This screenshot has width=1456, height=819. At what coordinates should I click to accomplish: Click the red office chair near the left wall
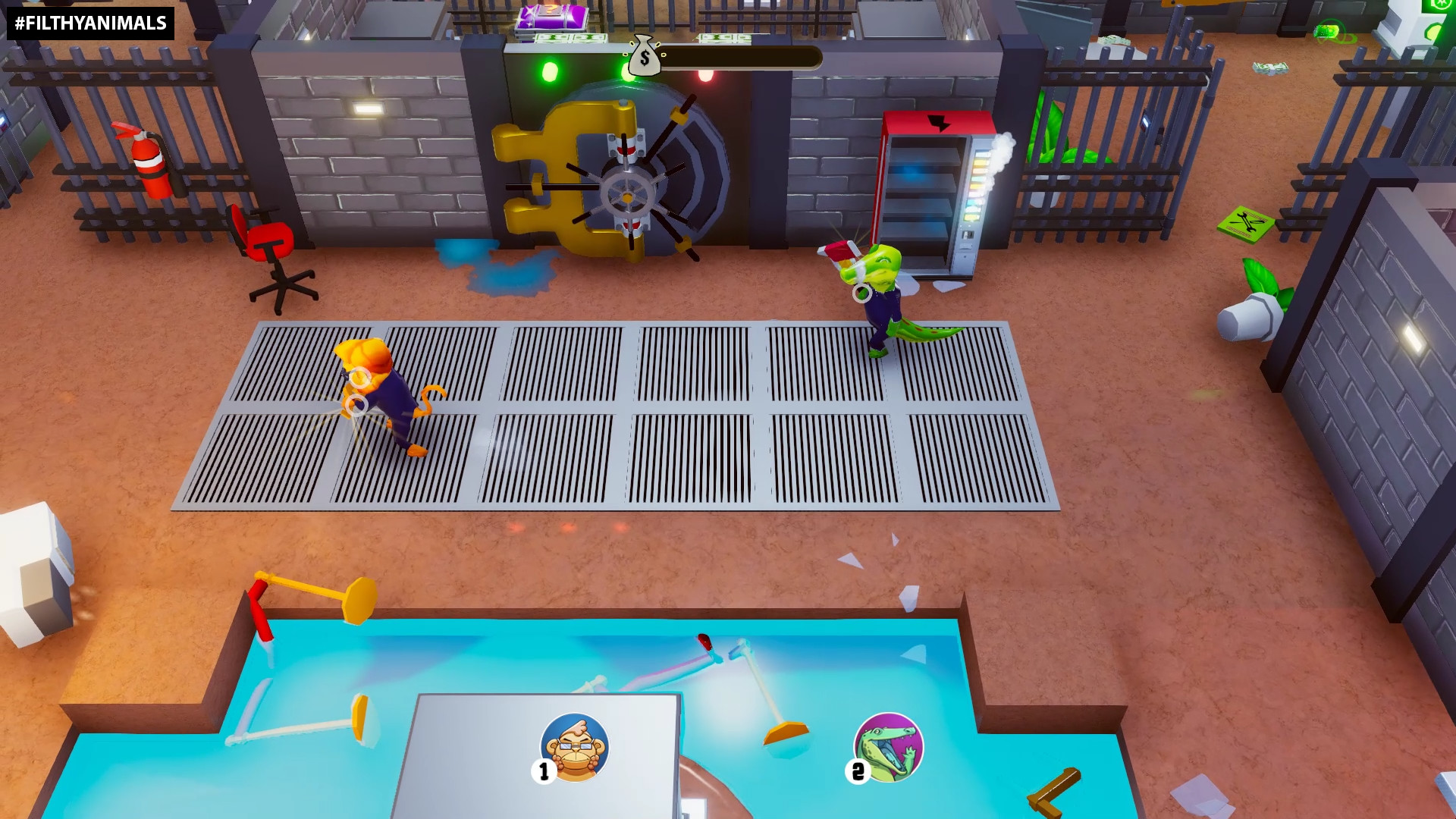[x=269, y=243]
